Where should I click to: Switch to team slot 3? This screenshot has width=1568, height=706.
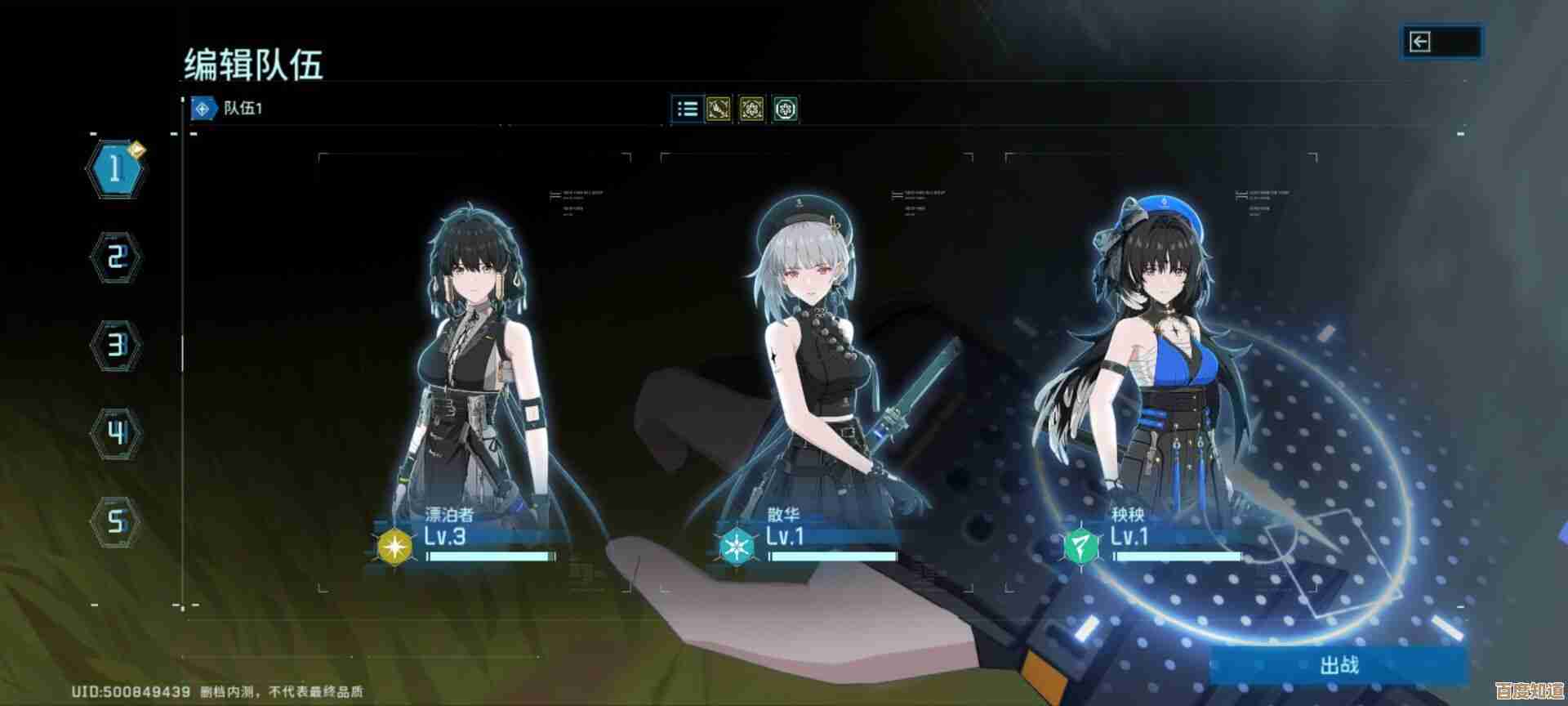tap(115, 346)
